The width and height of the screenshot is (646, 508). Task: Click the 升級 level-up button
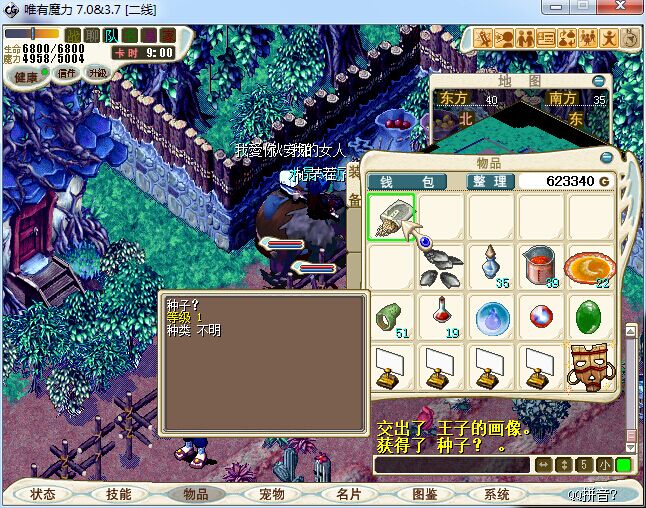[x=98, y=73]
